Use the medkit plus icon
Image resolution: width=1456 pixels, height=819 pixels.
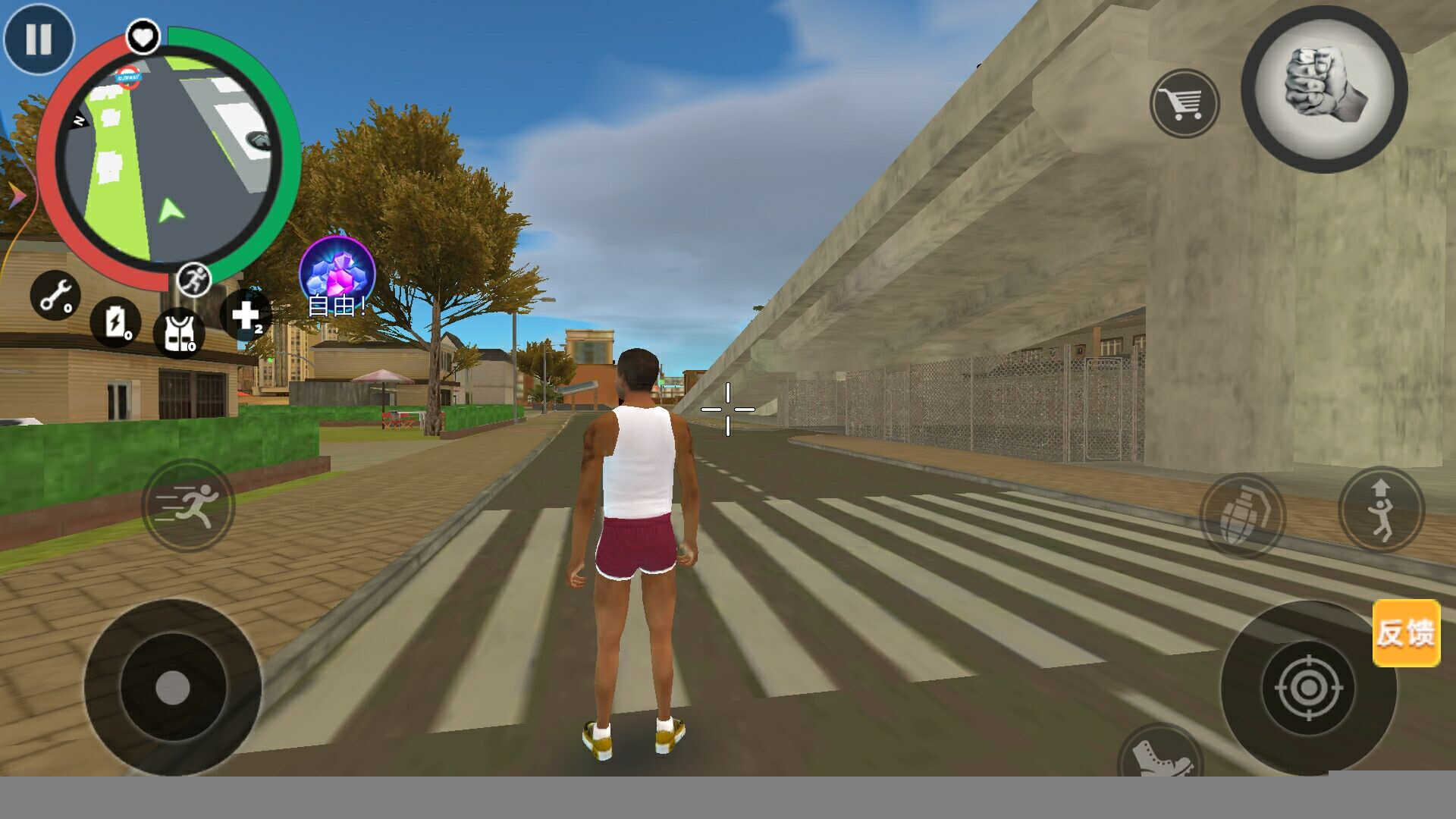click(x=246, y=315)
